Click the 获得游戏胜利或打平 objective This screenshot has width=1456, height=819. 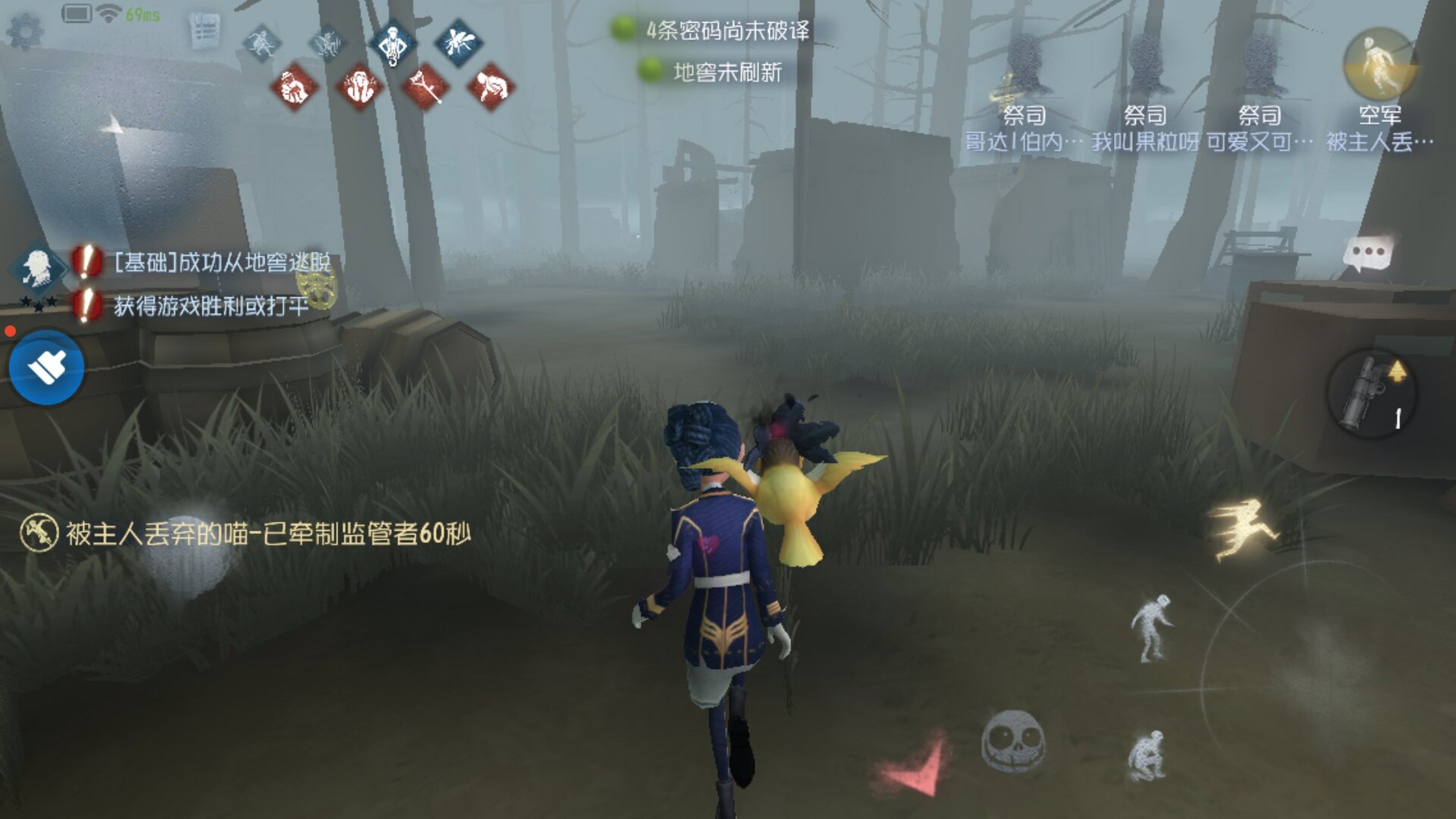click(211, 306)
